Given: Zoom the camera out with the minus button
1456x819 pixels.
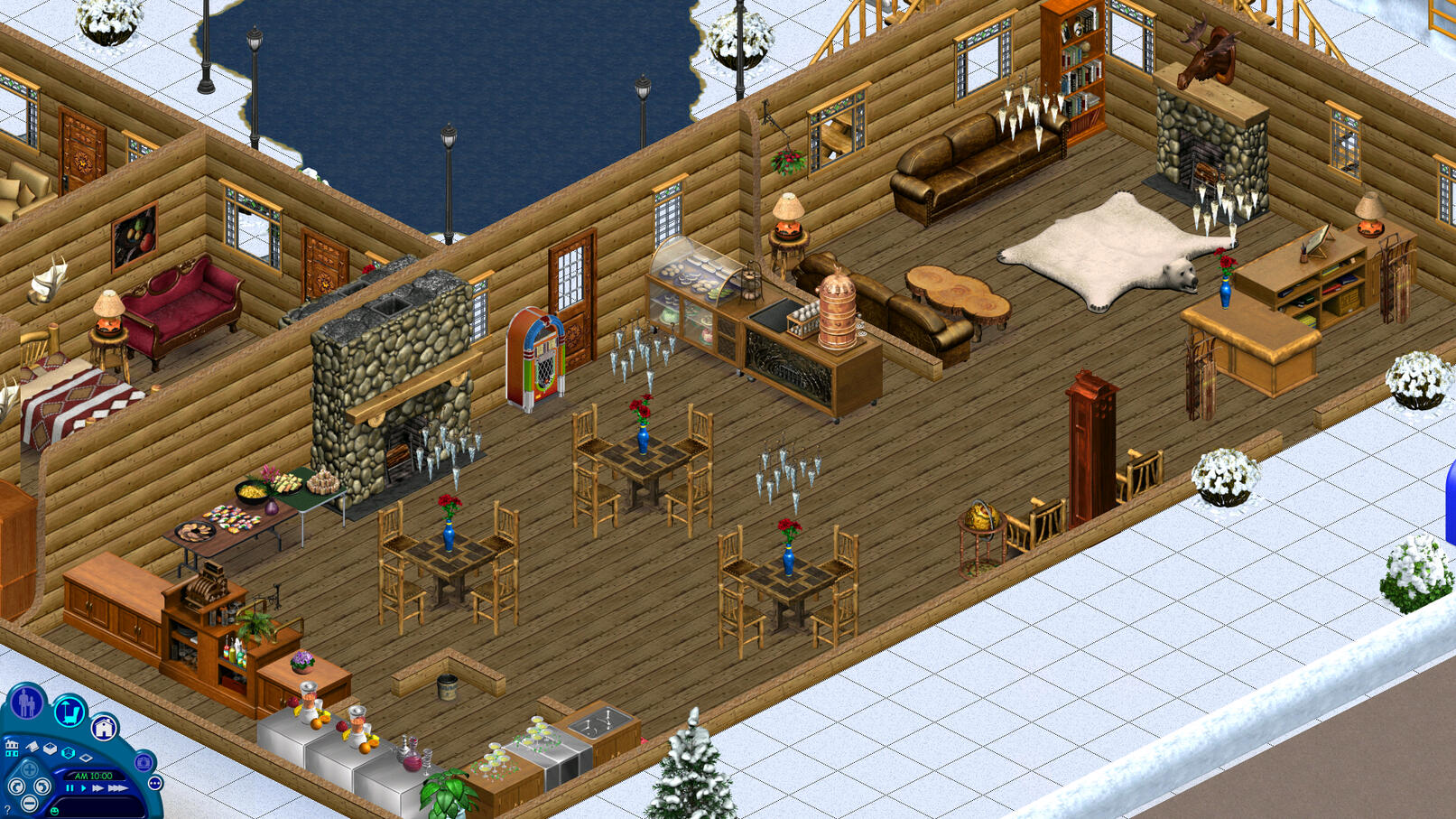Looking at the screenshot, I should 29,804.
